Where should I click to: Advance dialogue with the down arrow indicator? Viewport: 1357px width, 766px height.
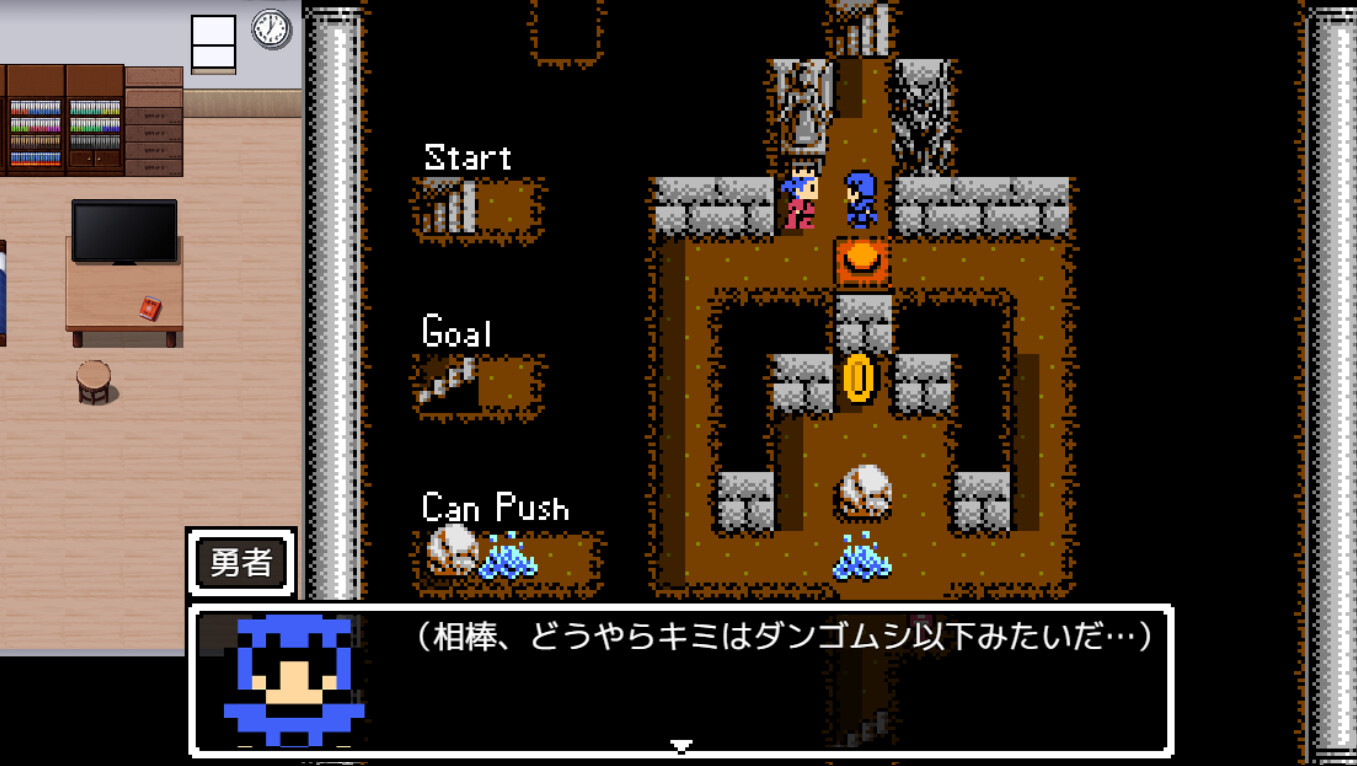click(683, 744)
